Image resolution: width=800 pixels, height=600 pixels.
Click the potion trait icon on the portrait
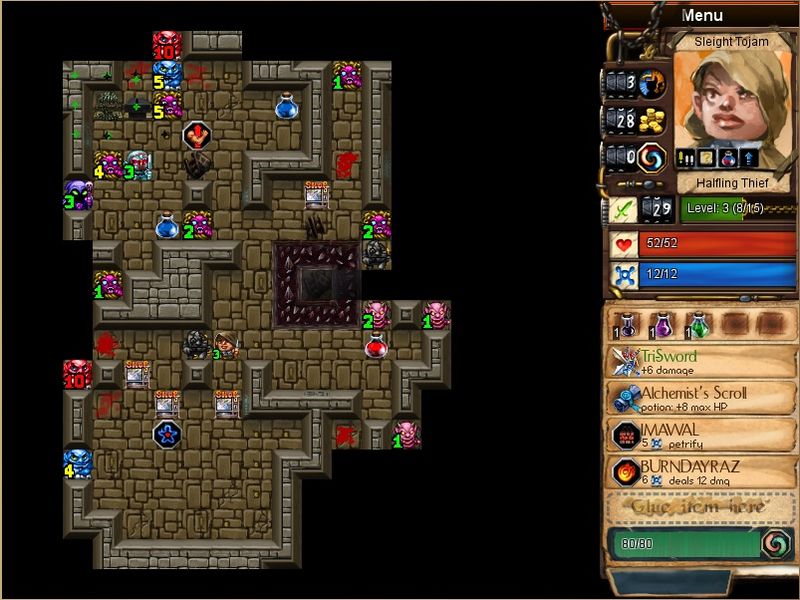727,158
